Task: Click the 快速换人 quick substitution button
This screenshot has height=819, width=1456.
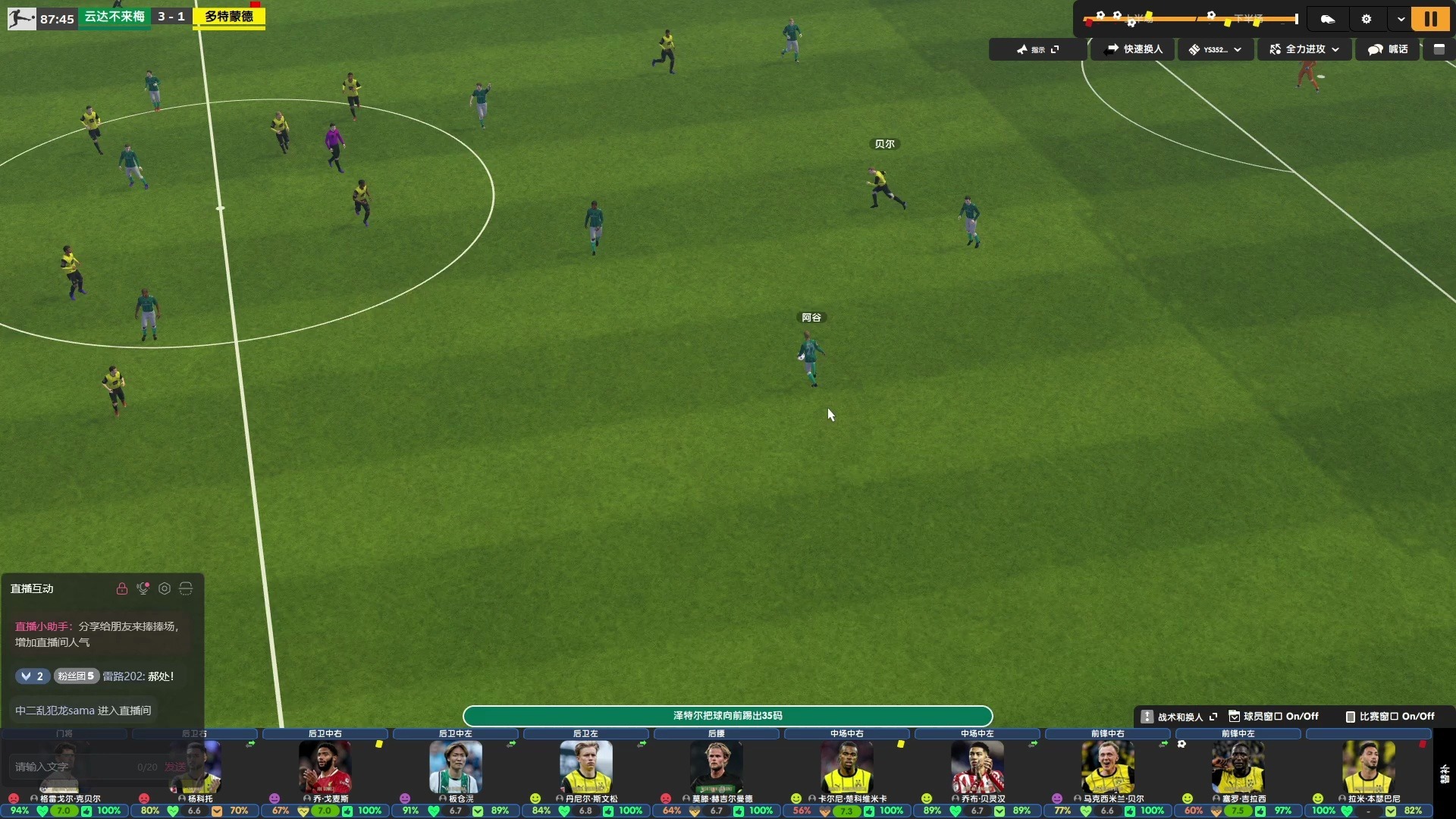Action: pos(1134,49)
